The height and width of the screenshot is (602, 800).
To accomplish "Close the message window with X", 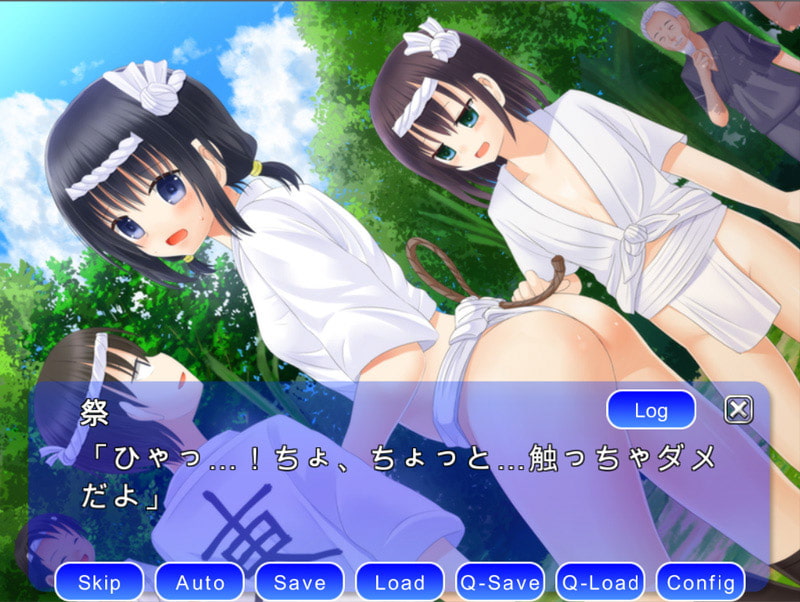I will [737, 409].
